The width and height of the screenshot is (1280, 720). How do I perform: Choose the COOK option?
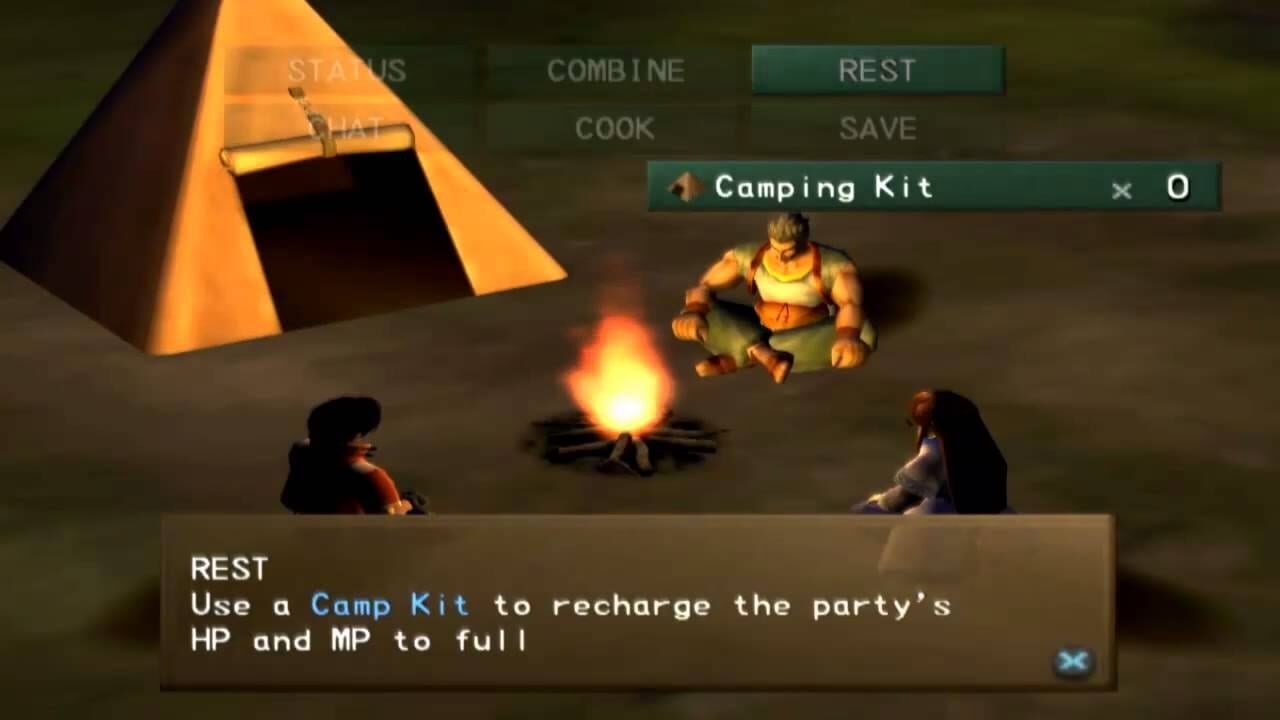pyautogui.click(x=613, y=128)
